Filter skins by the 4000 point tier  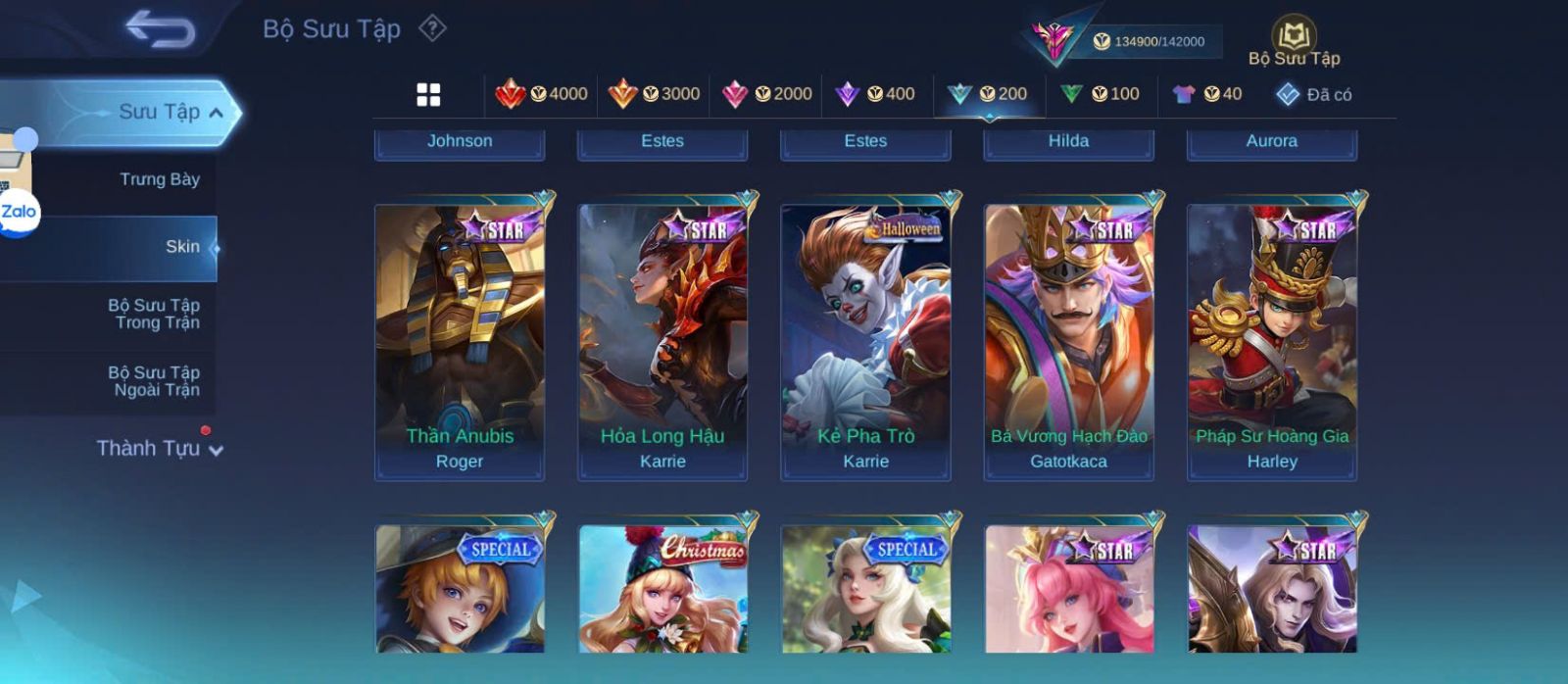coord(542,94)
